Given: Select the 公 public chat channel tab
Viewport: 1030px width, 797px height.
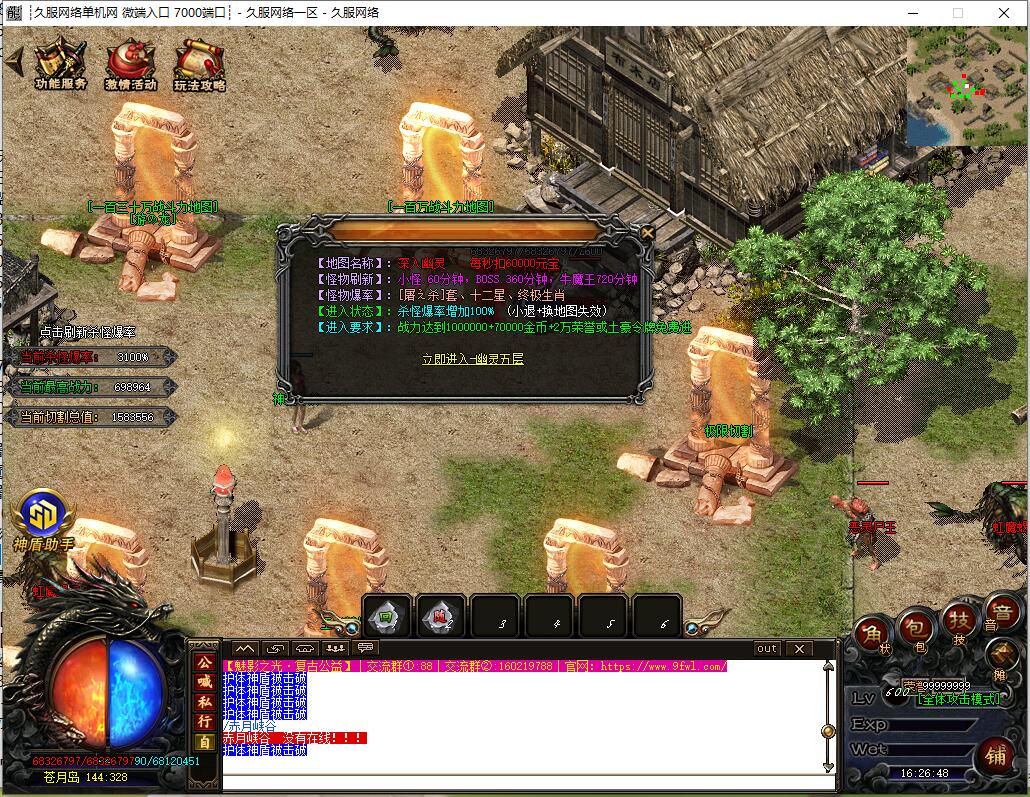Looking at the screenshot, I should [204, 662].
